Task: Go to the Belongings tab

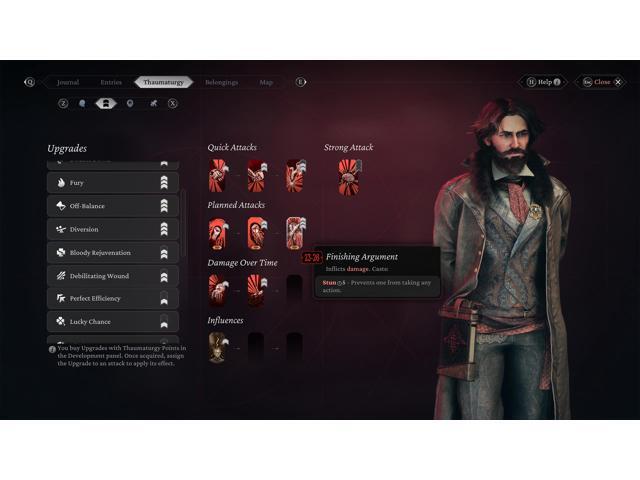Action: [x=222, y=82]
